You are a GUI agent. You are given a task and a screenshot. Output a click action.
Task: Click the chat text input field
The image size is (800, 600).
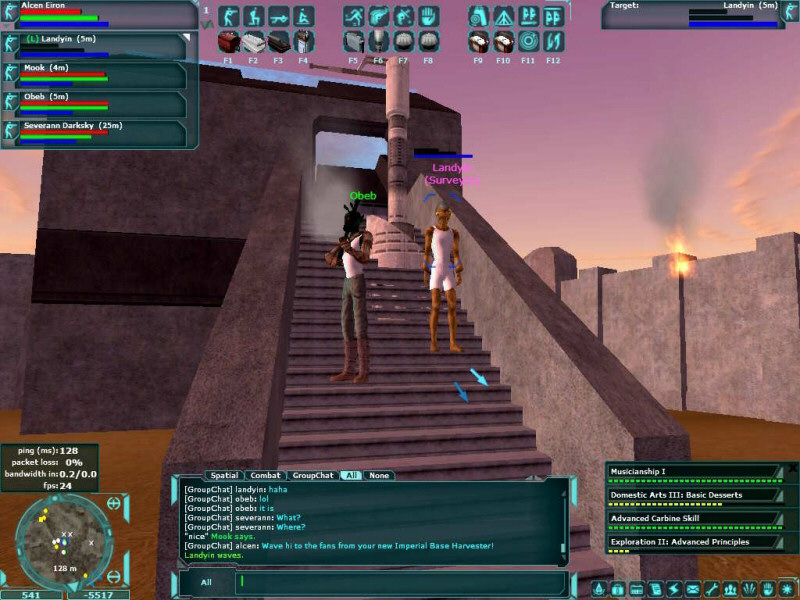tap(400, 580)
